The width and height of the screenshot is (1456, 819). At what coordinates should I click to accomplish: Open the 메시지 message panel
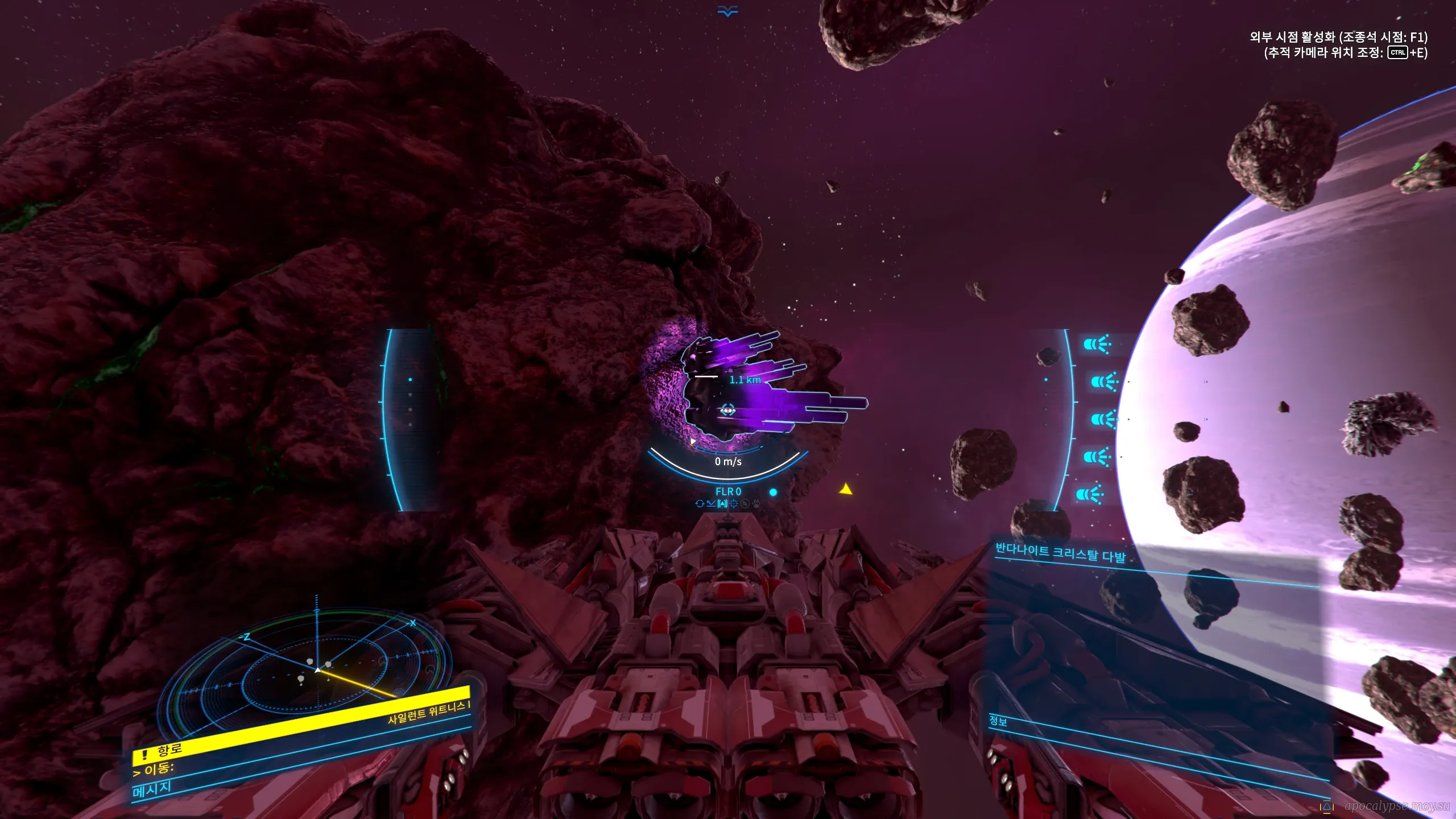click(152, 789)
